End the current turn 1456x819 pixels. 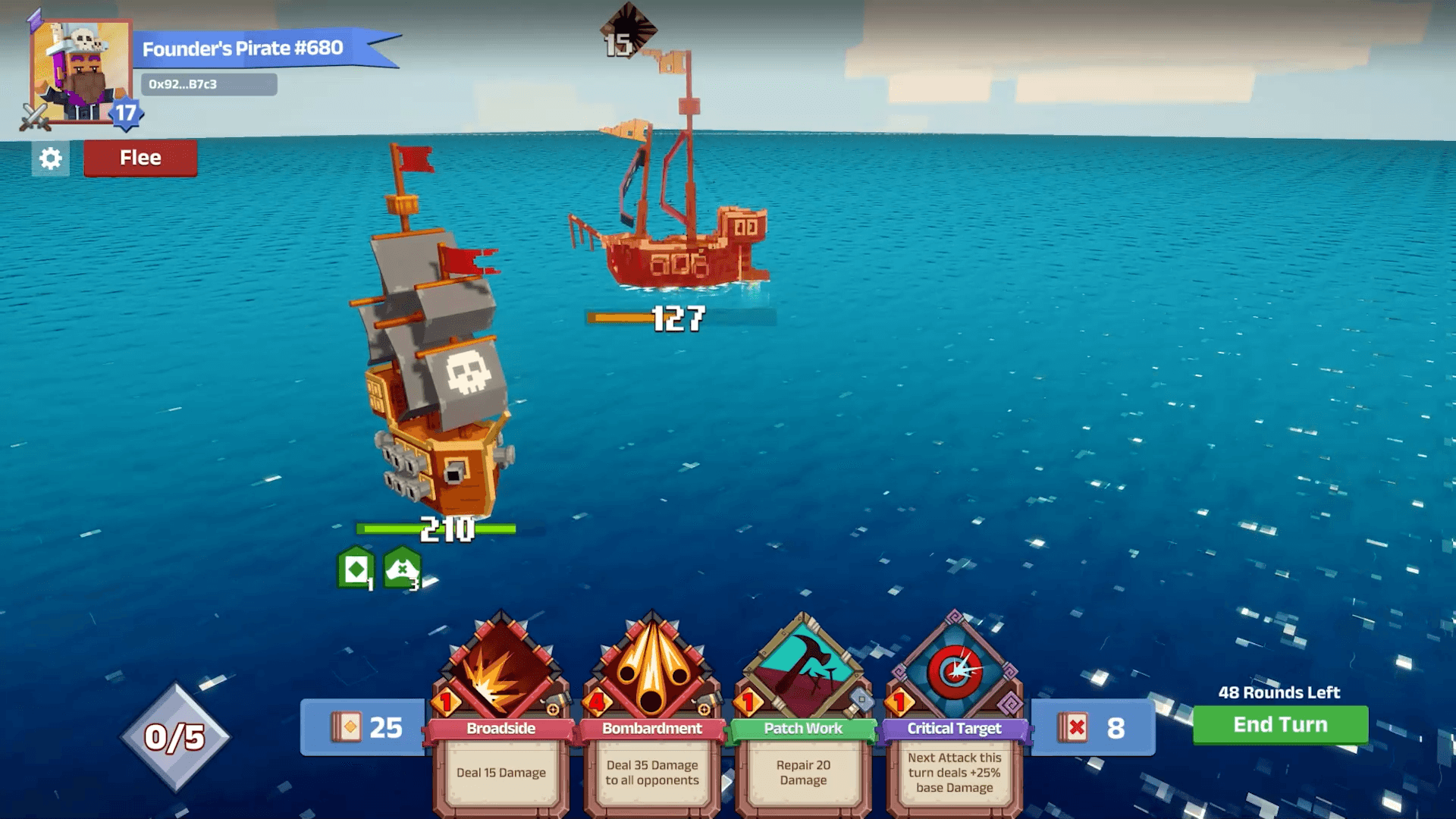click(x=1280, y=725)
